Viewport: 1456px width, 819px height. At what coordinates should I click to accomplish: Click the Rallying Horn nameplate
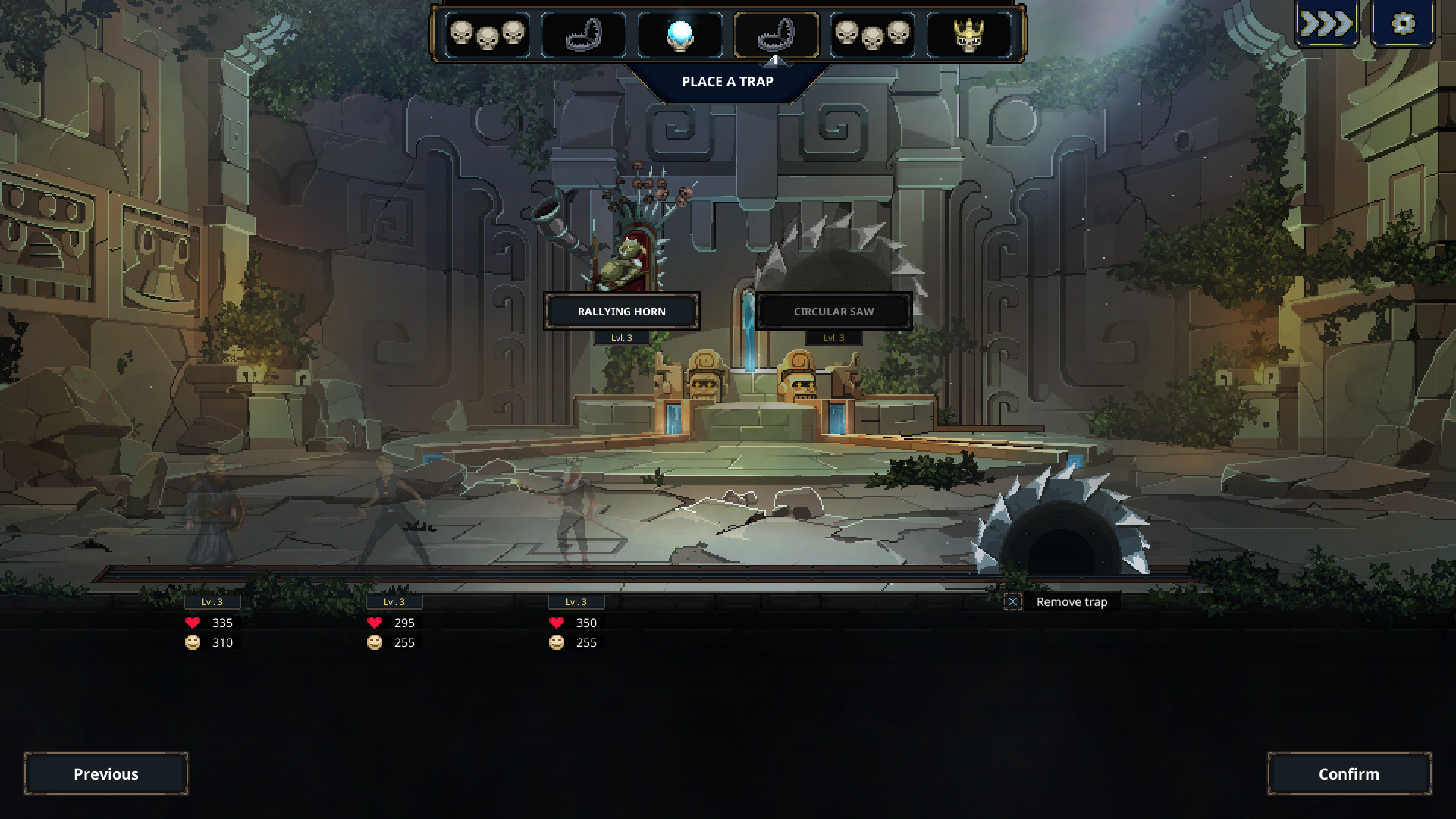622,311
